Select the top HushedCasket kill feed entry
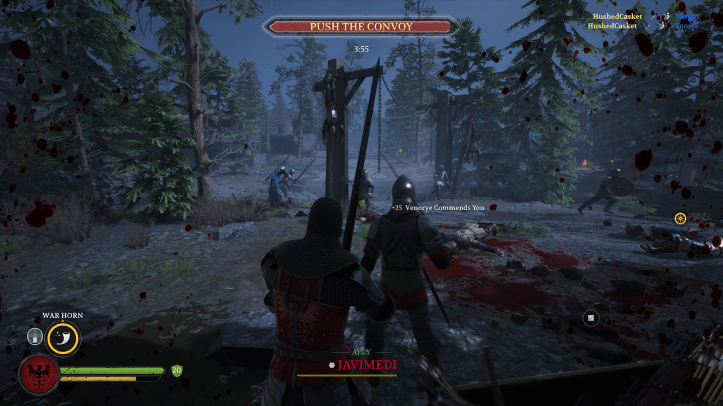The height and width of the screenshot is (406, 723). click(615, 16)
